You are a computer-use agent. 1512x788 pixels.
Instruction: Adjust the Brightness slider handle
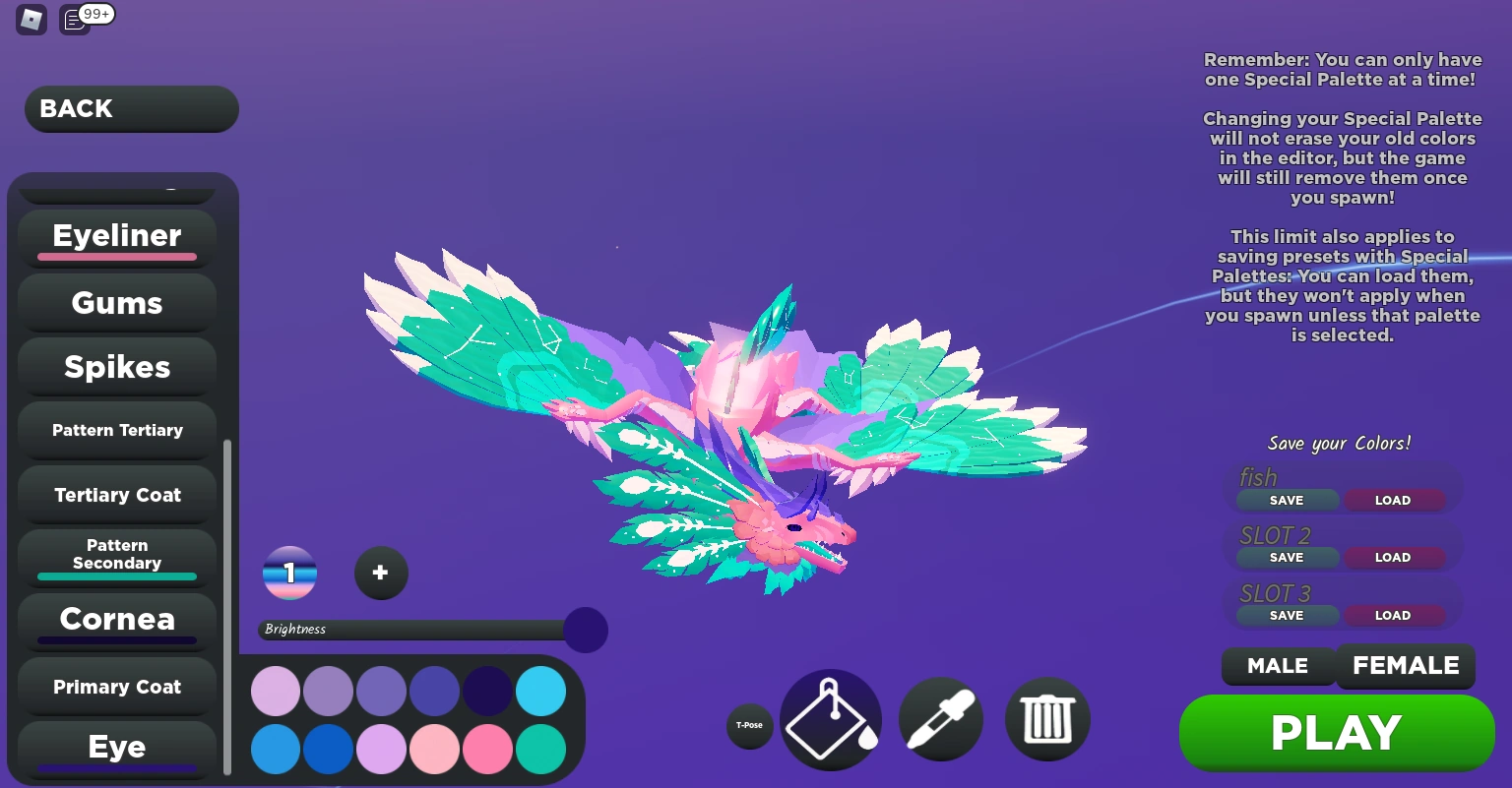[586, 630]
